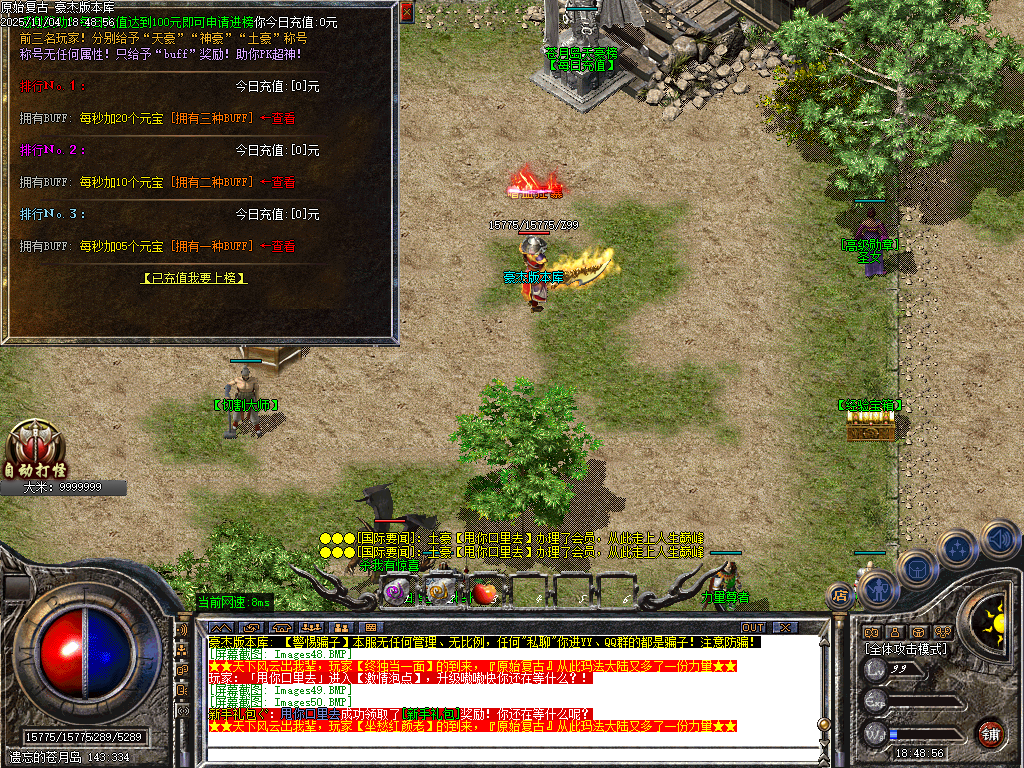The image size is (1024, 768).
Task: Select the orange swirl scroll hotbar slot
Action: coord(437,592)
